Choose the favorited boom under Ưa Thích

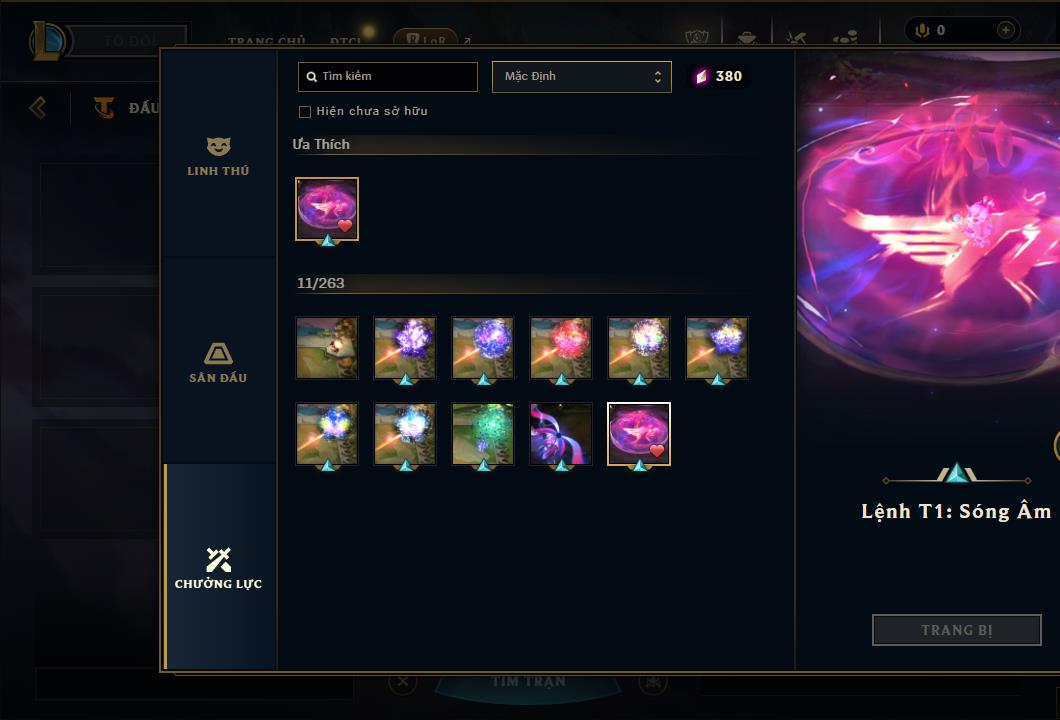[327, 208]
